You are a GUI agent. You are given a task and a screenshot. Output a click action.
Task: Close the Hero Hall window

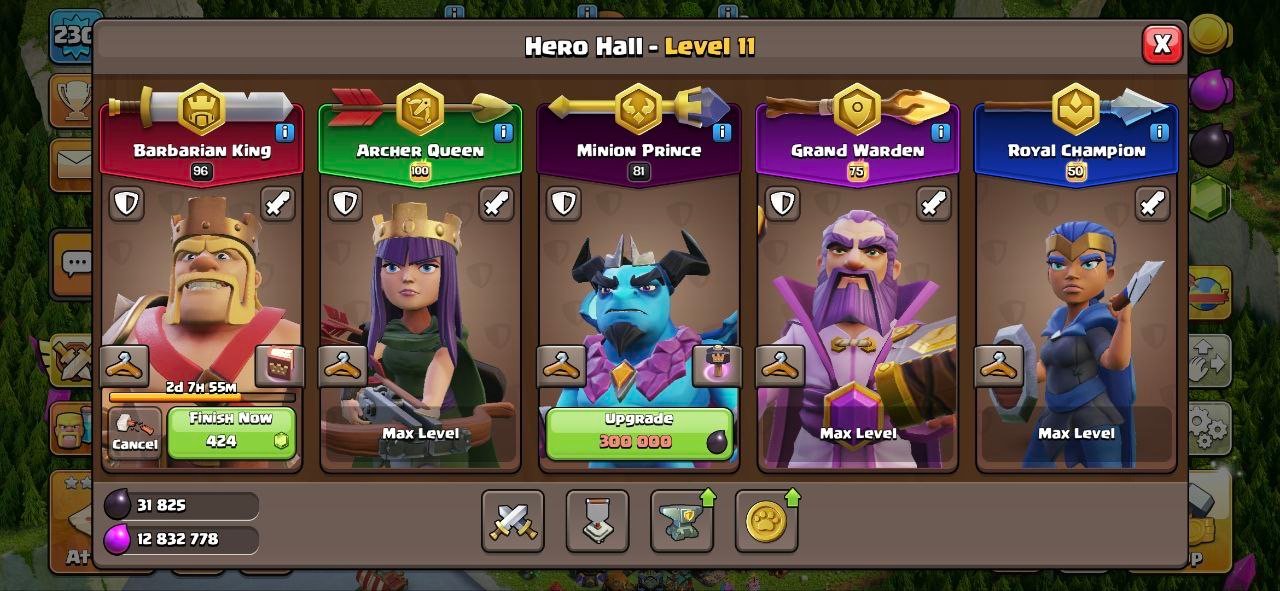(1162, 44)
